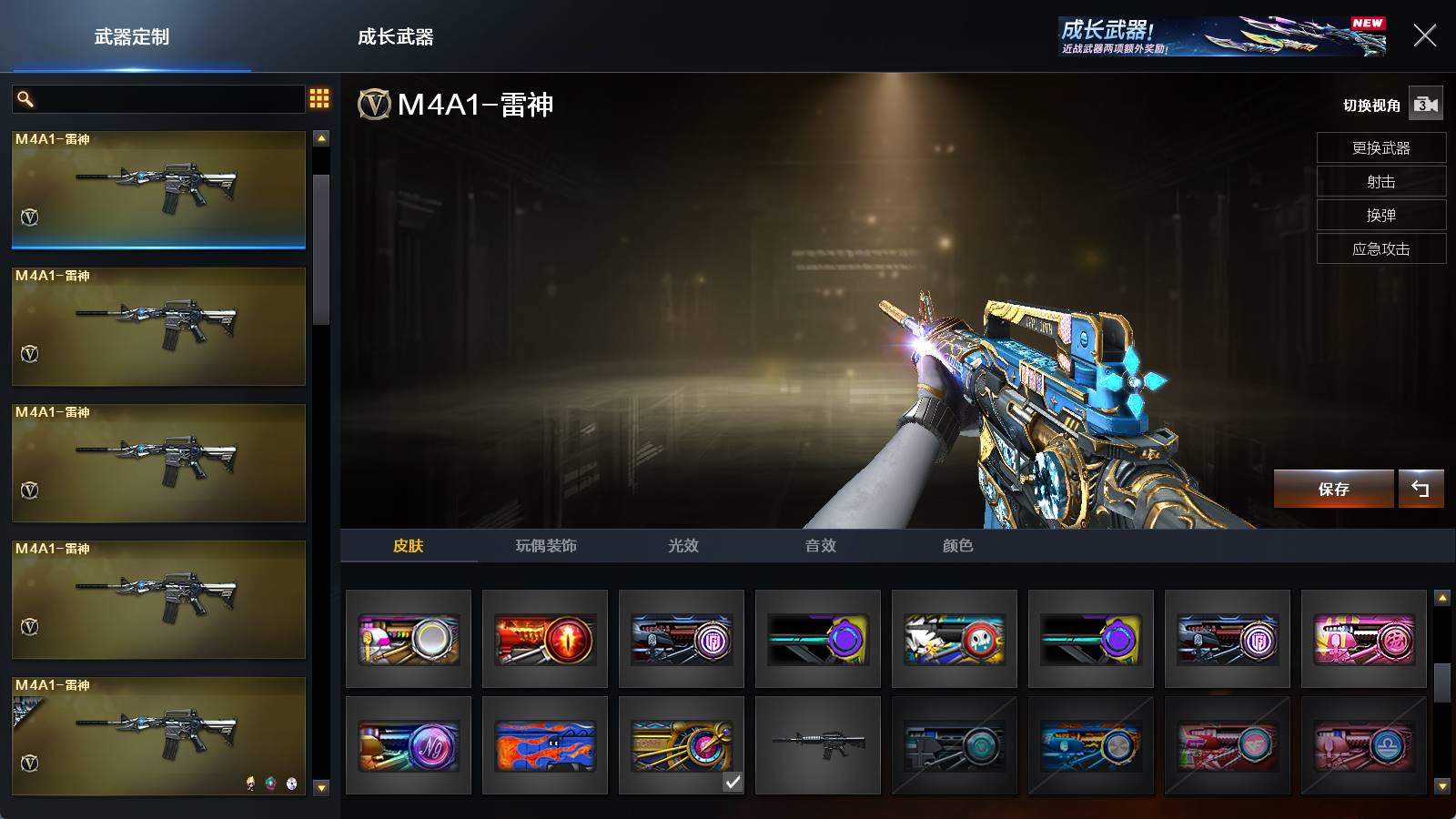
Task: Open the 玩偶装饰 tab
Action: tap(546, 545)
